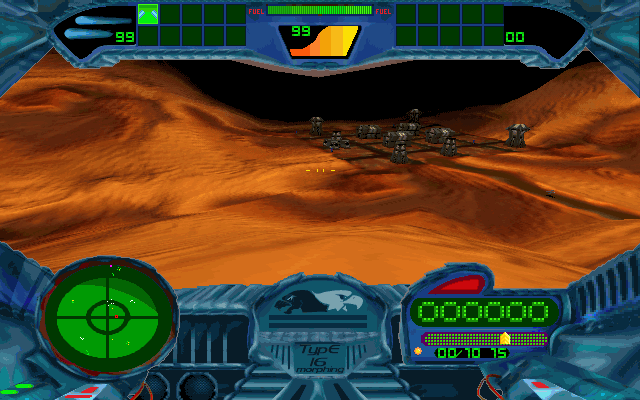Select the highlighted green weapon slot
The height and width of the screenshot is (400, 640).
click(148, 14)
